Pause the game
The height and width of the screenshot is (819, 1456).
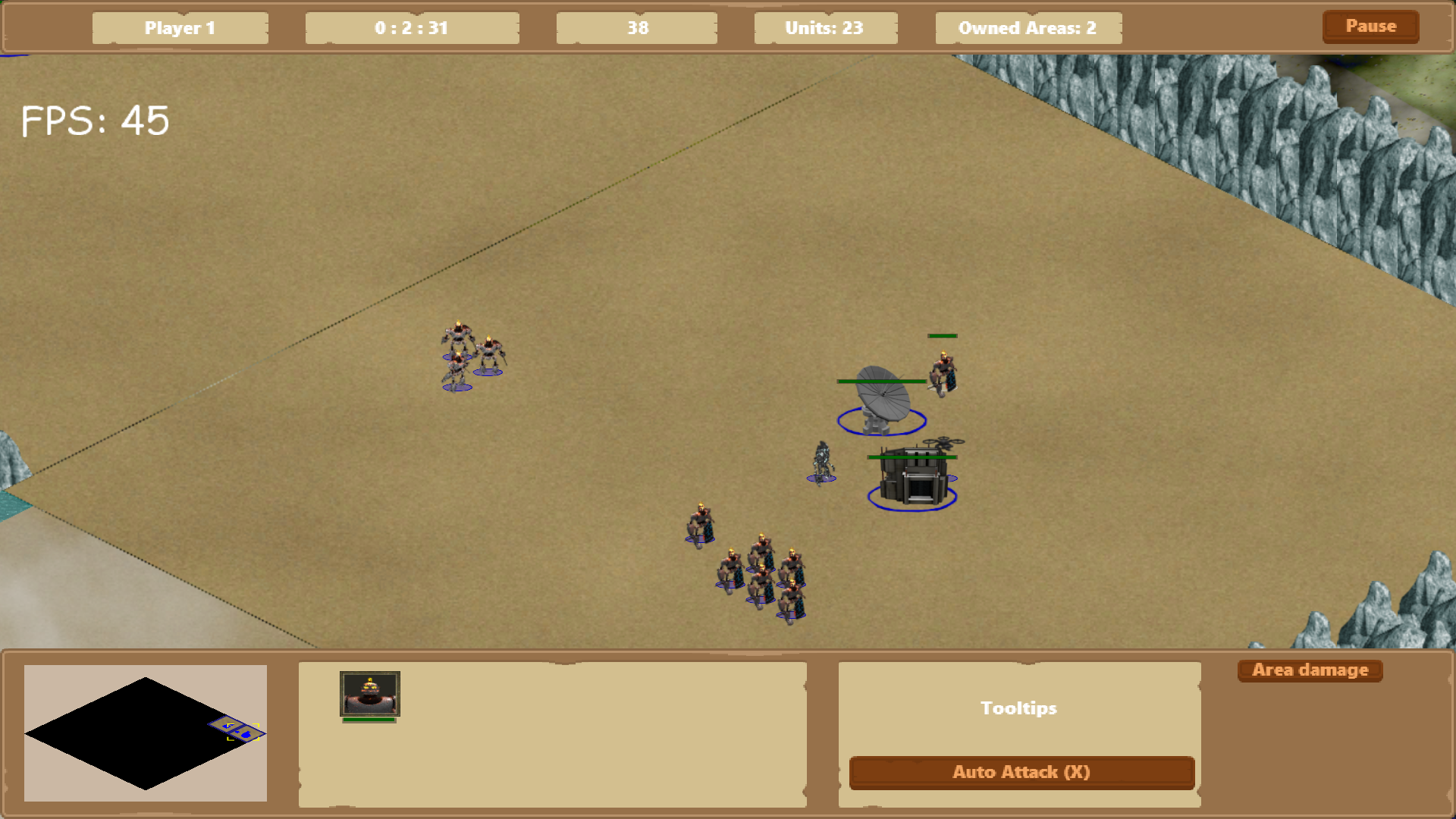click(1370, 27)
